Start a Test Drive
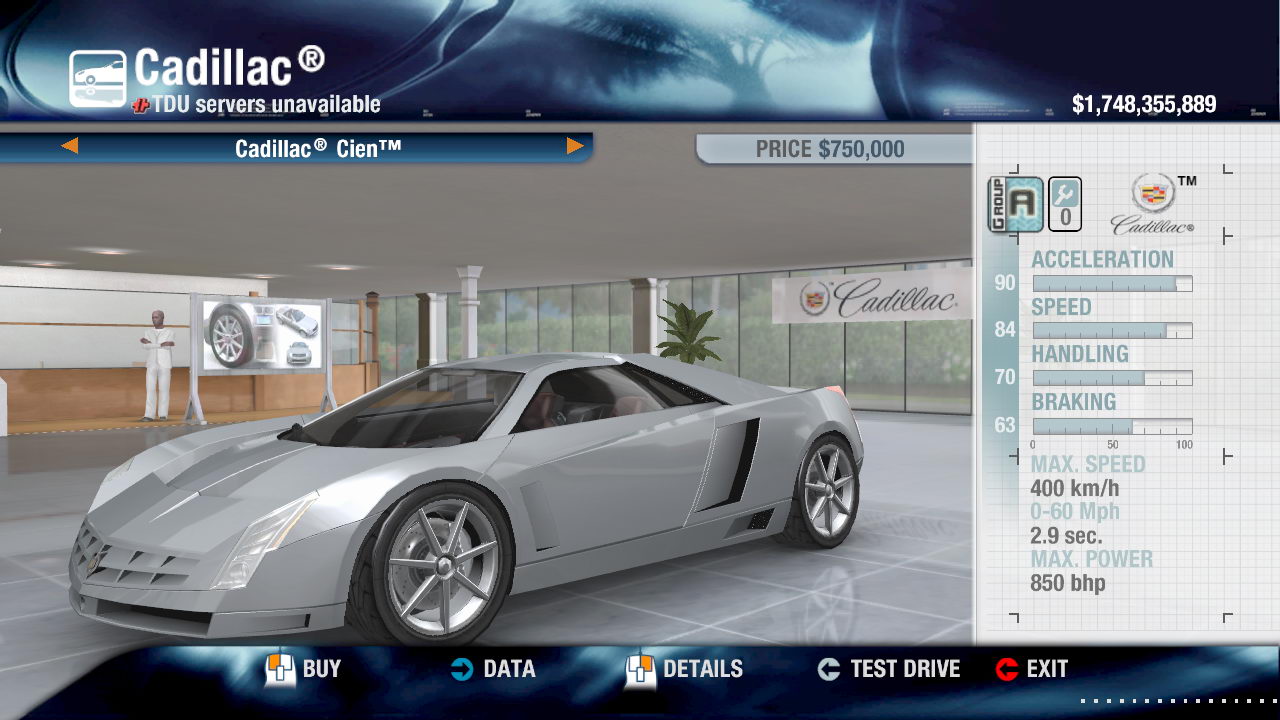The height and width of the screenshot is (720, 1280). [888, 669]
